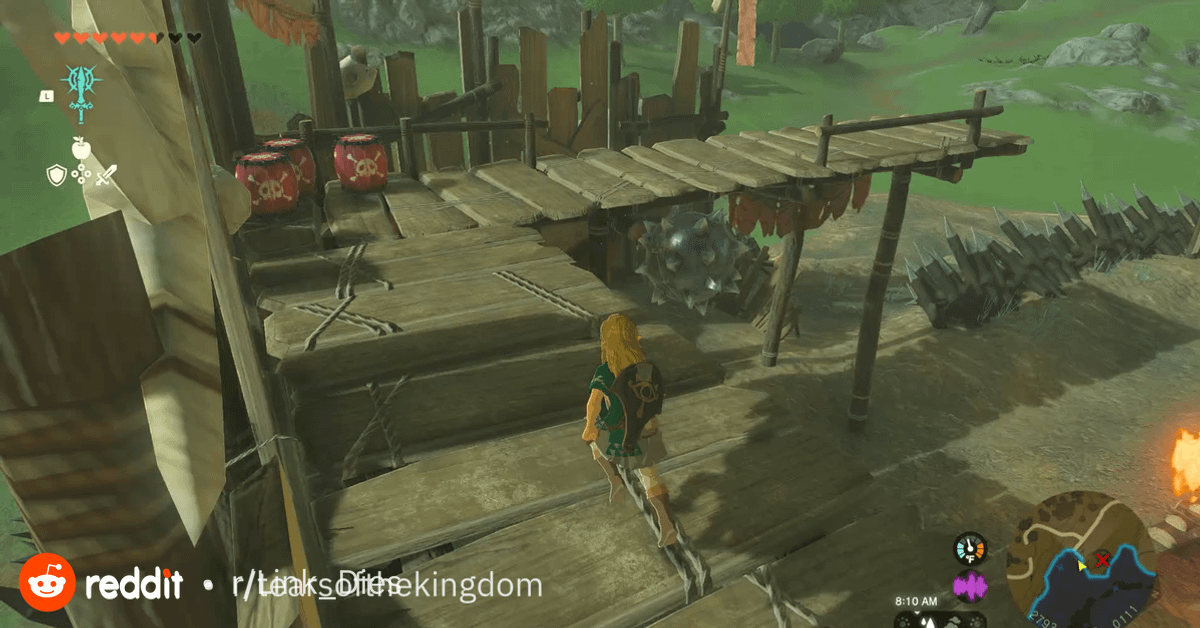Choose the apple quick-item icon

79,148
